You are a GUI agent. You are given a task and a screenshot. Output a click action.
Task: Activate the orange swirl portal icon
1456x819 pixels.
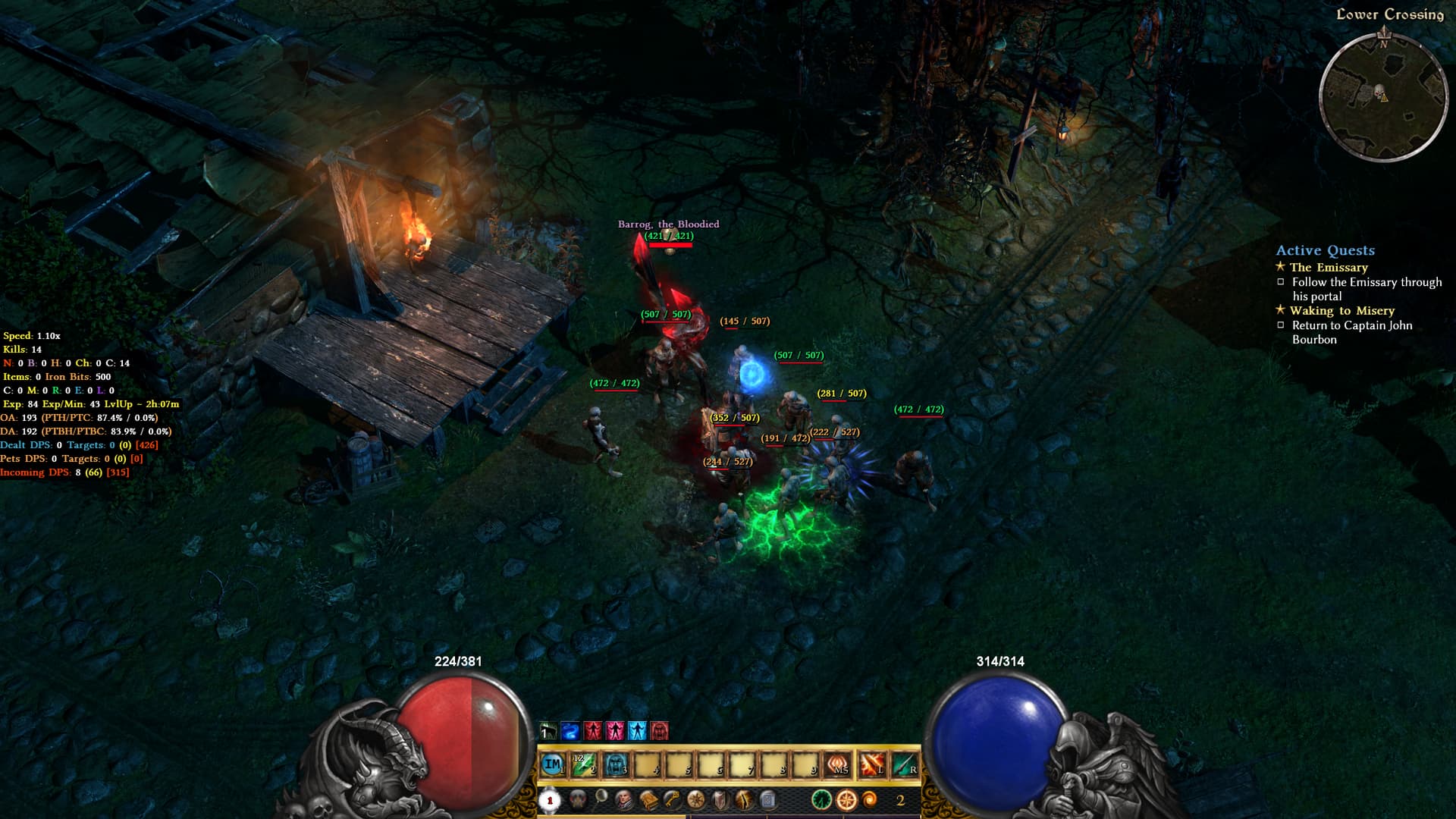point(870,799)
